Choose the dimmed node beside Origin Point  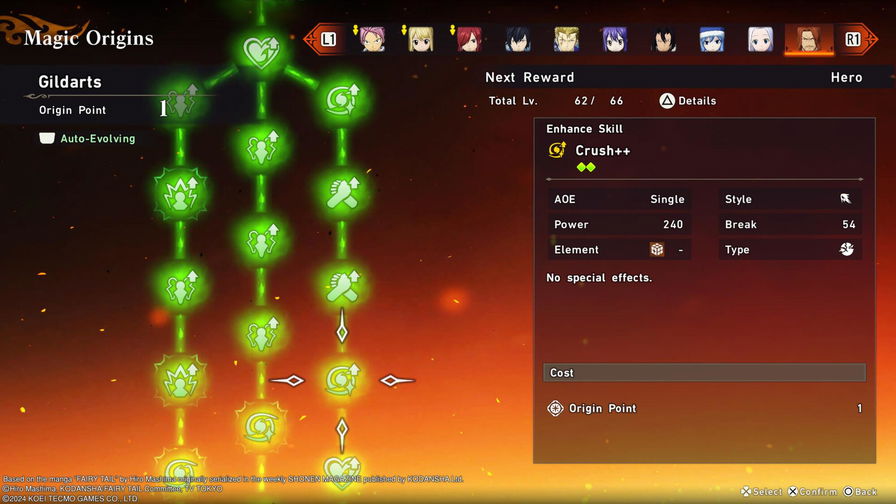click(x=181, y=102)
